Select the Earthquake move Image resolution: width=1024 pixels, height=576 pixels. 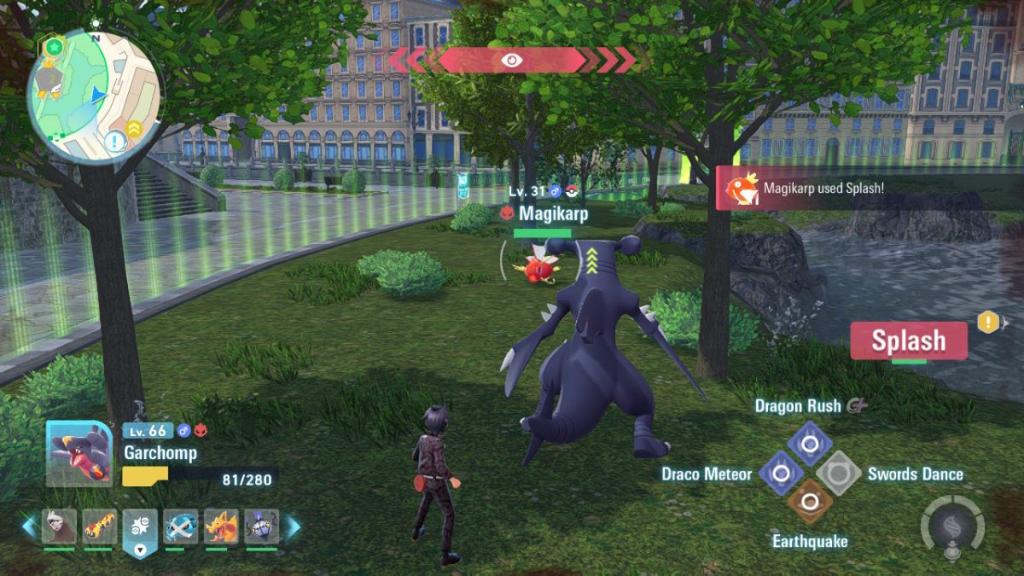tap(809, 501)
